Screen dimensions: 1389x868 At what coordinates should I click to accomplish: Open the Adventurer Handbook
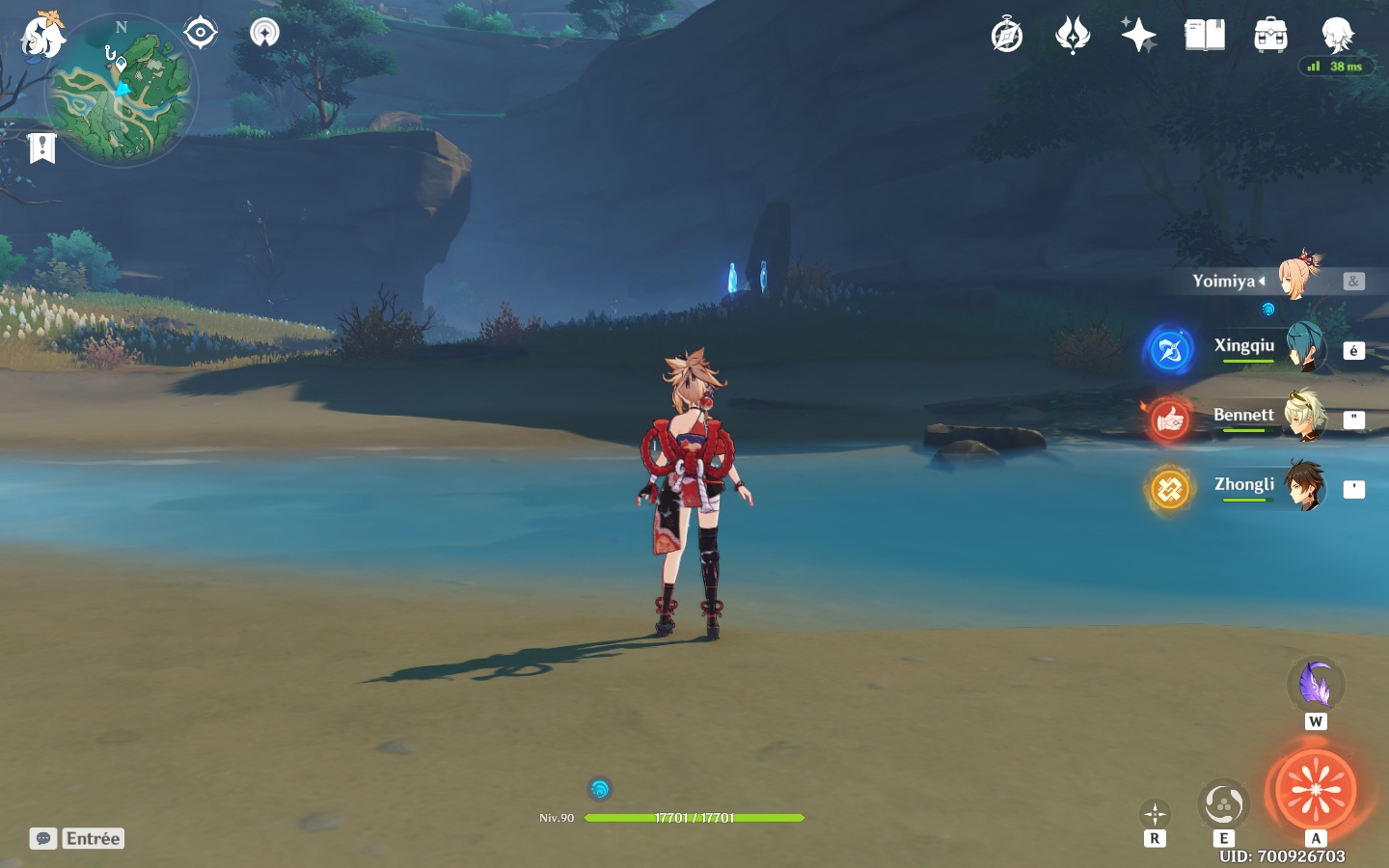coord(1205,36)
